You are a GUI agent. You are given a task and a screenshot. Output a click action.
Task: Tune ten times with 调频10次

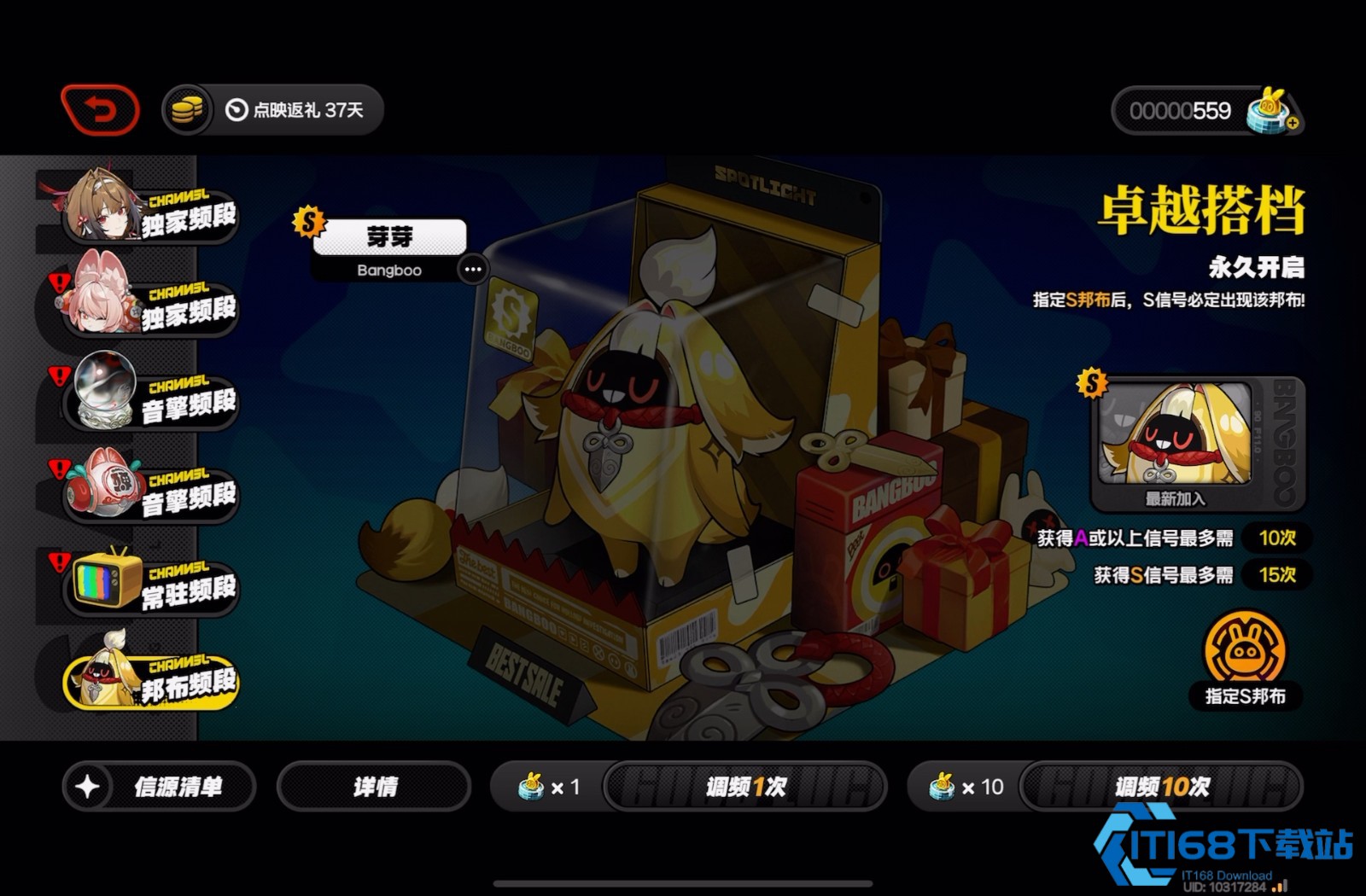click(1161, 786)
